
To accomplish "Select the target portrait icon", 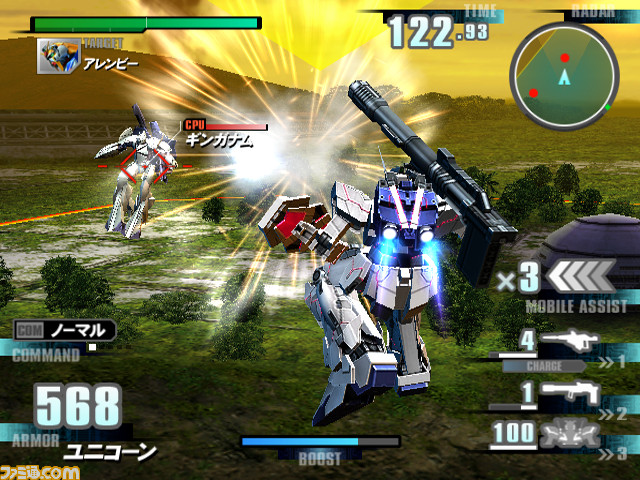I will coord(59,56).
